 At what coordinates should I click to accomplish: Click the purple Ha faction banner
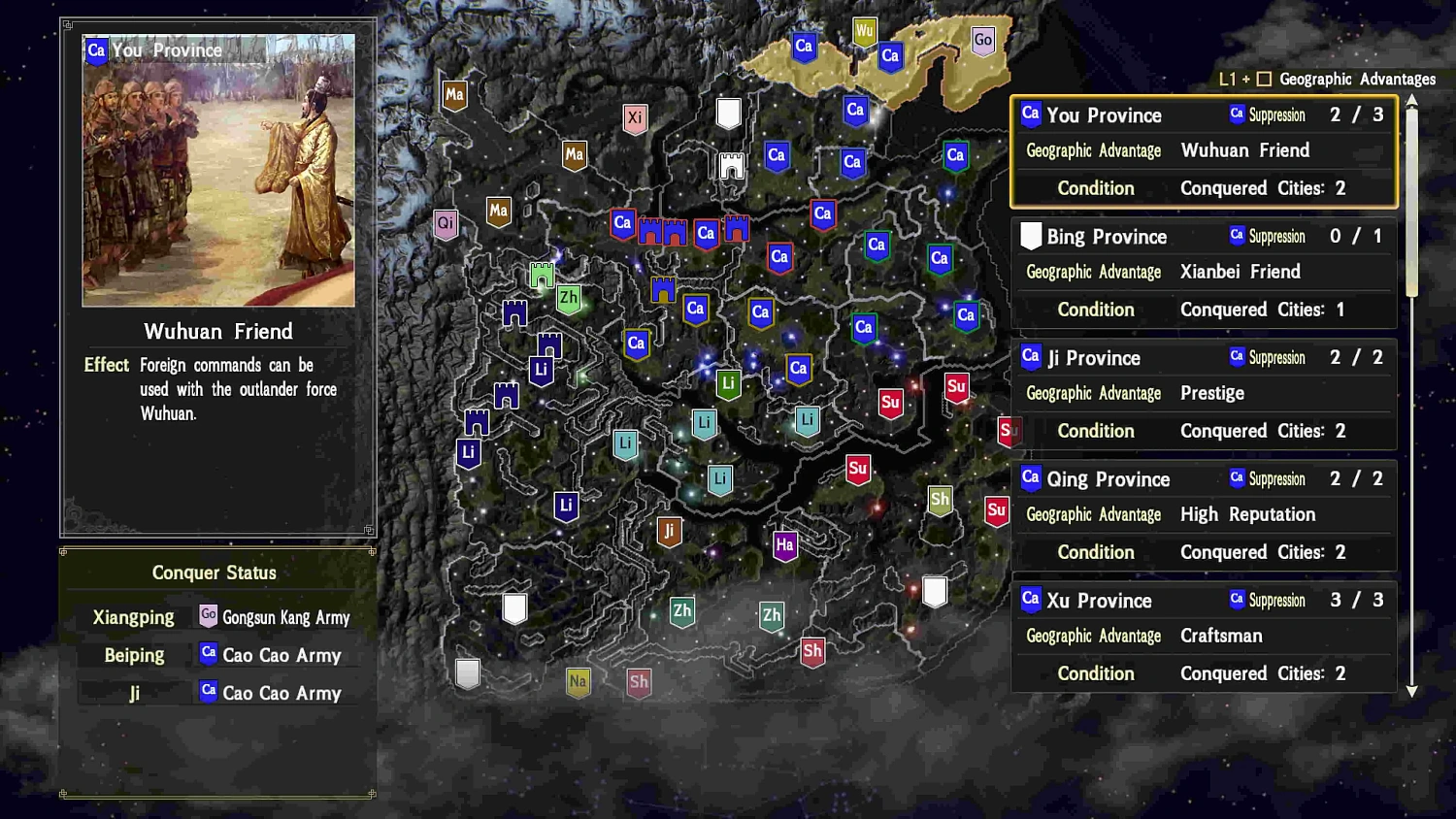(x=784, y=546)
